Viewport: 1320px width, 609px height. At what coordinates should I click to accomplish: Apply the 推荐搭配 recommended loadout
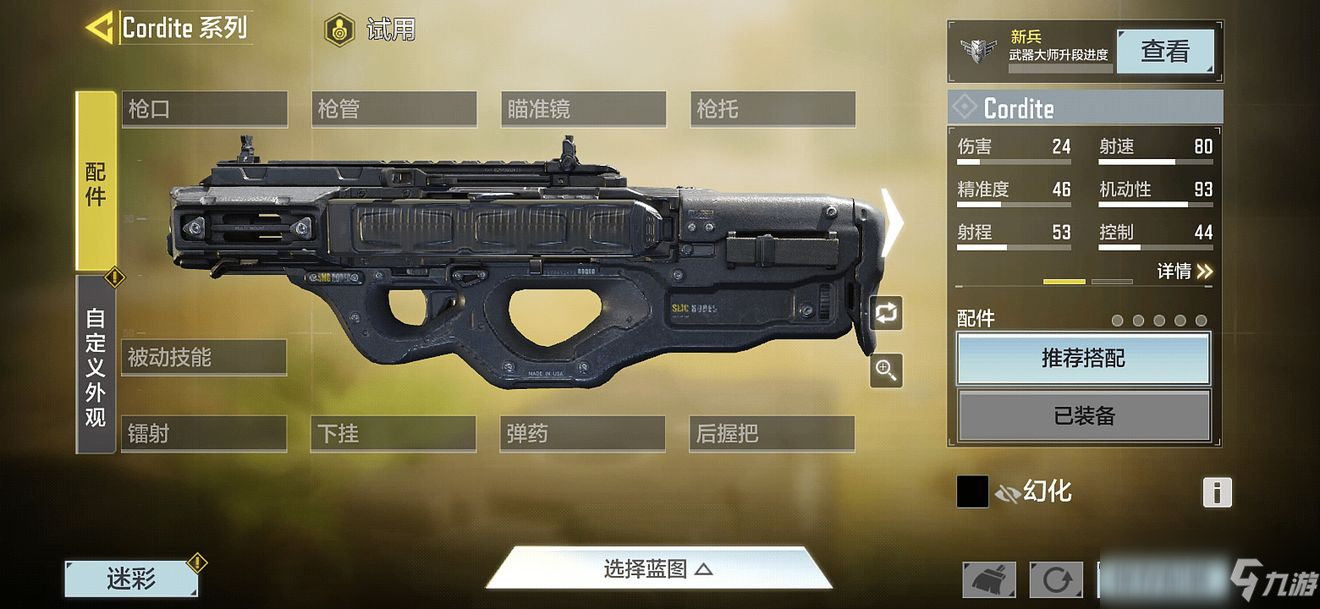[x=1083, y=358]
